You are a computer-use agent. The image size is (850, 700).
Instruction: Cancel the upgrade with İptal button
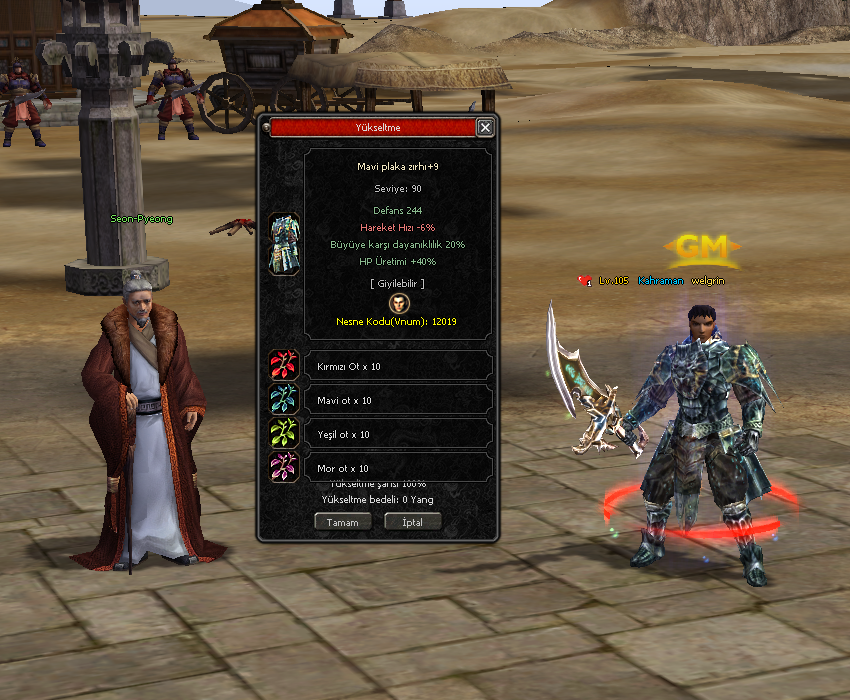tap(412, 522)
